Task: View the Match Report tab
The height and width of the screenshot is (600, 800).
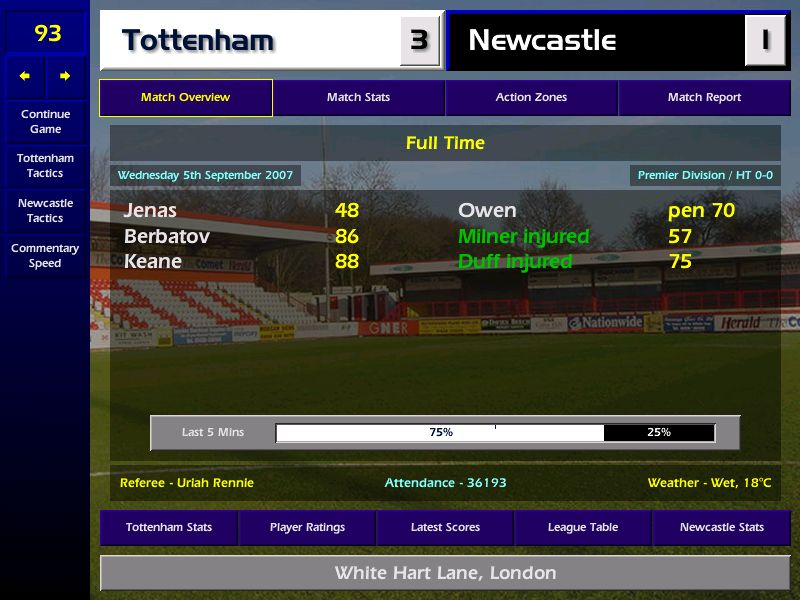Action: pyautogui.click(x=704, y=98)
